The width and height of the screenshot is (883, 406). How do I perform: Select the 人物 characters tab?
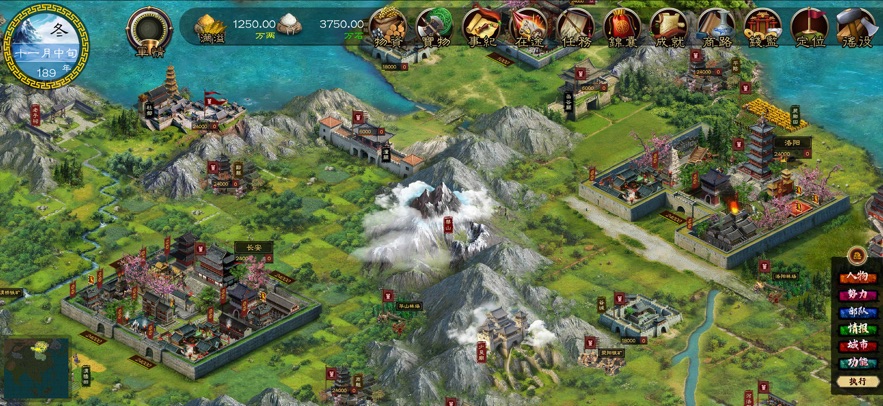[857, 277]
